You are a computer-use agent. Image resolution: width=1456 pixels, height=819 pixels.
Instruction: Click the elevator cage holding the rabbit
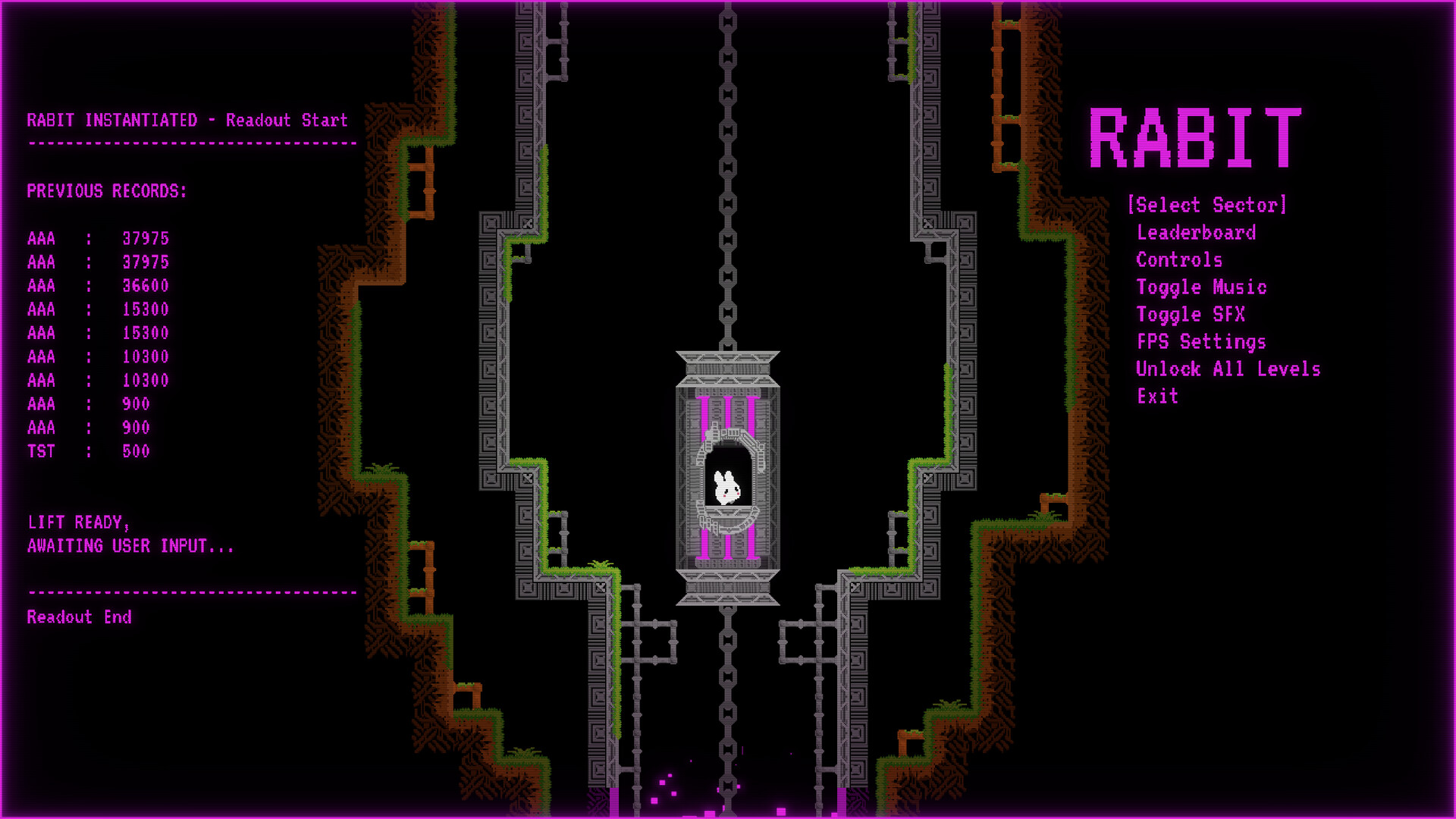pyautogui.click(x=726, y=478)
